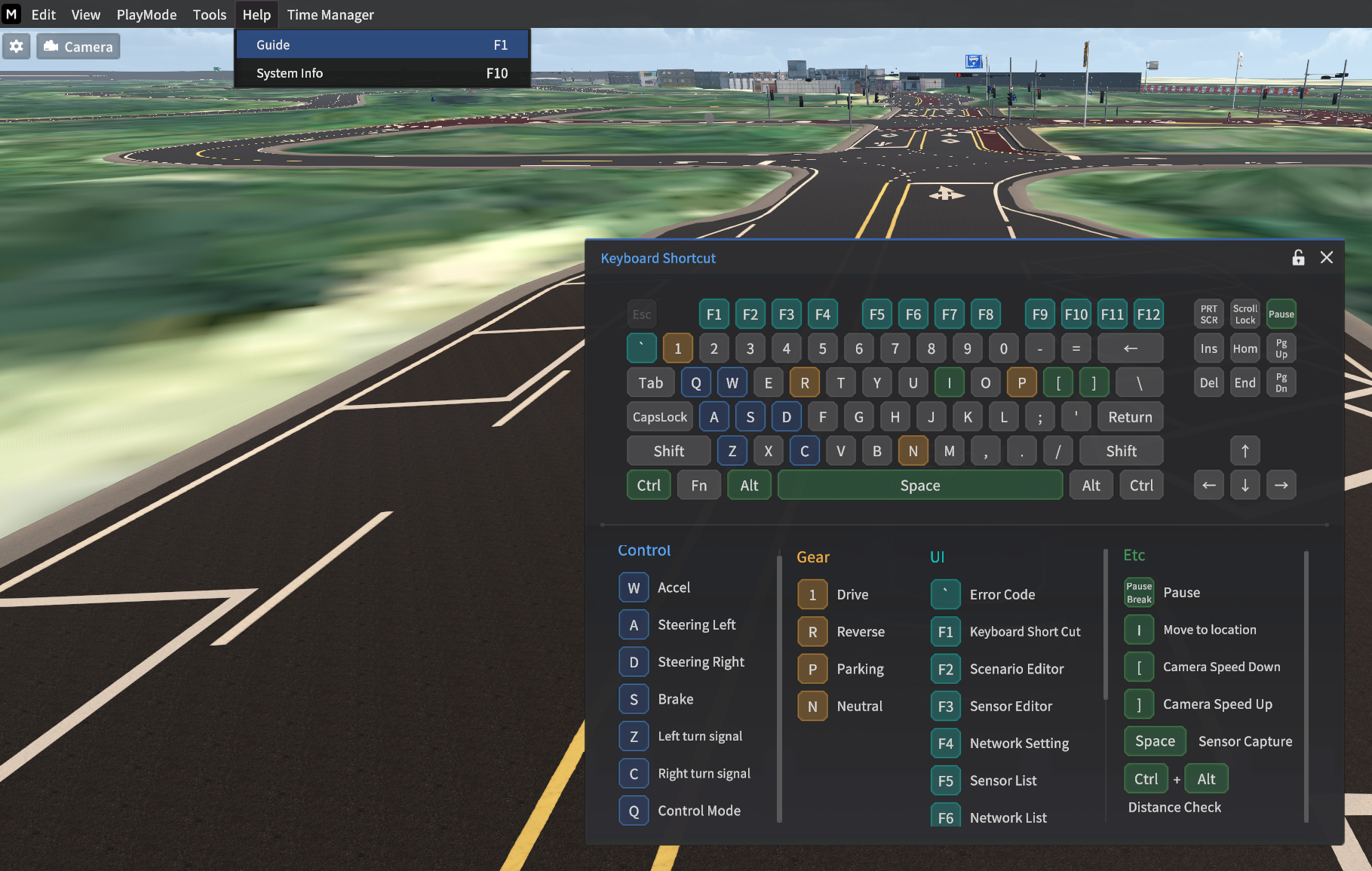This screenshot has width=1372, height=871.
Task: Click the Camera icon button
Action: point(78,46)
